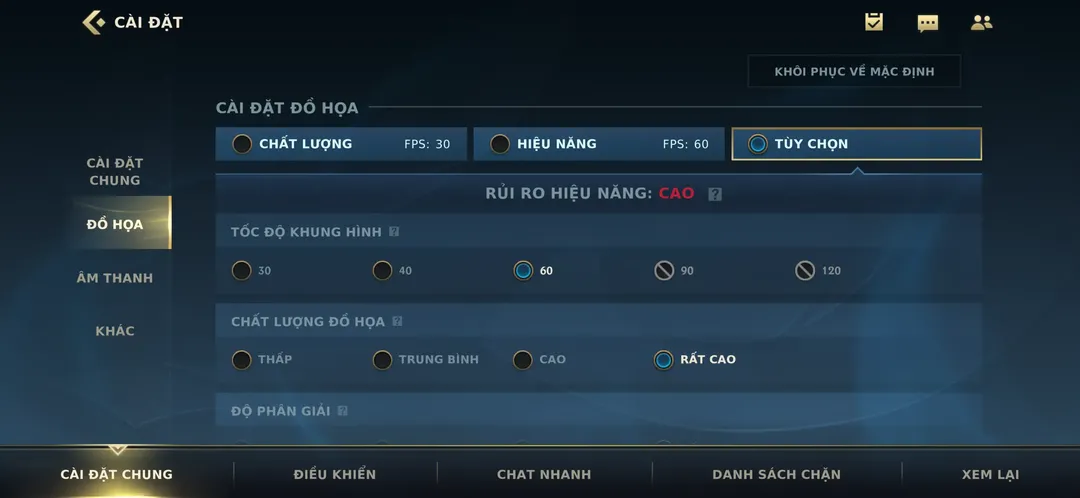The image size is (1080, 498).
Task: Select the CHẤT LƯỢNG graphics preset
Action: coord(341,144)
